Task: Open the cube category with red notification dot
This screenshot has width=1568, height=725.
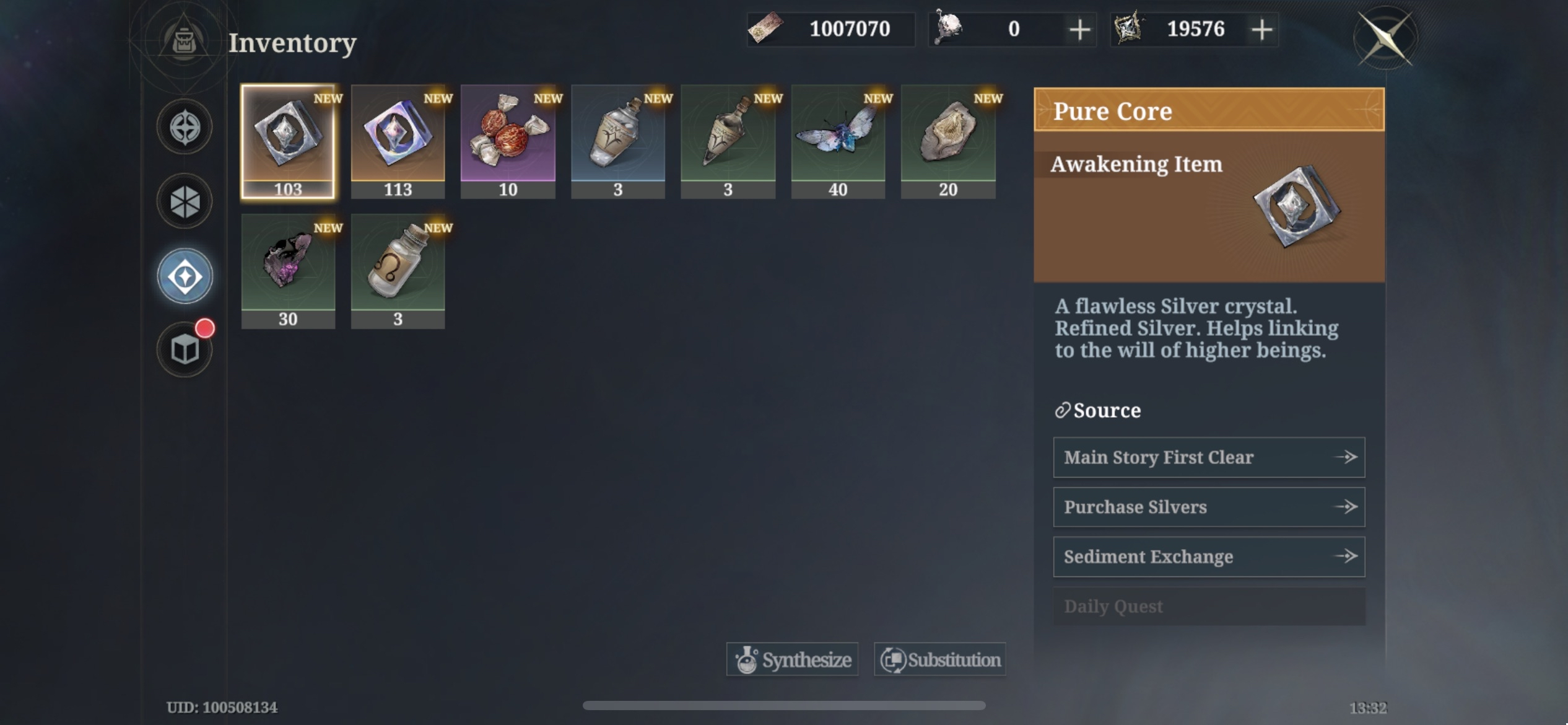Action: pyautogui.click(x=184, y=348)
